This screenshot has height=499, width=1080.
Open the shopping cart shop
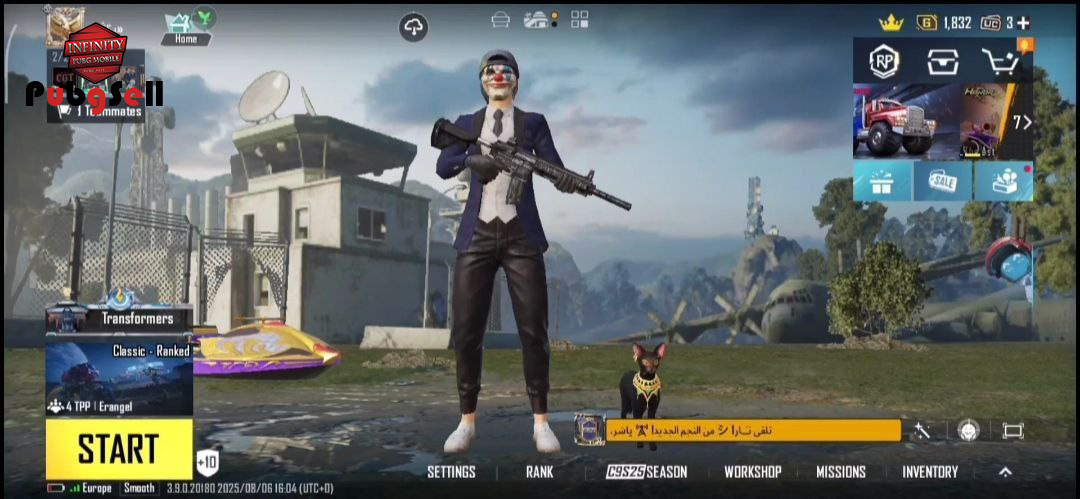(1000, 61)
